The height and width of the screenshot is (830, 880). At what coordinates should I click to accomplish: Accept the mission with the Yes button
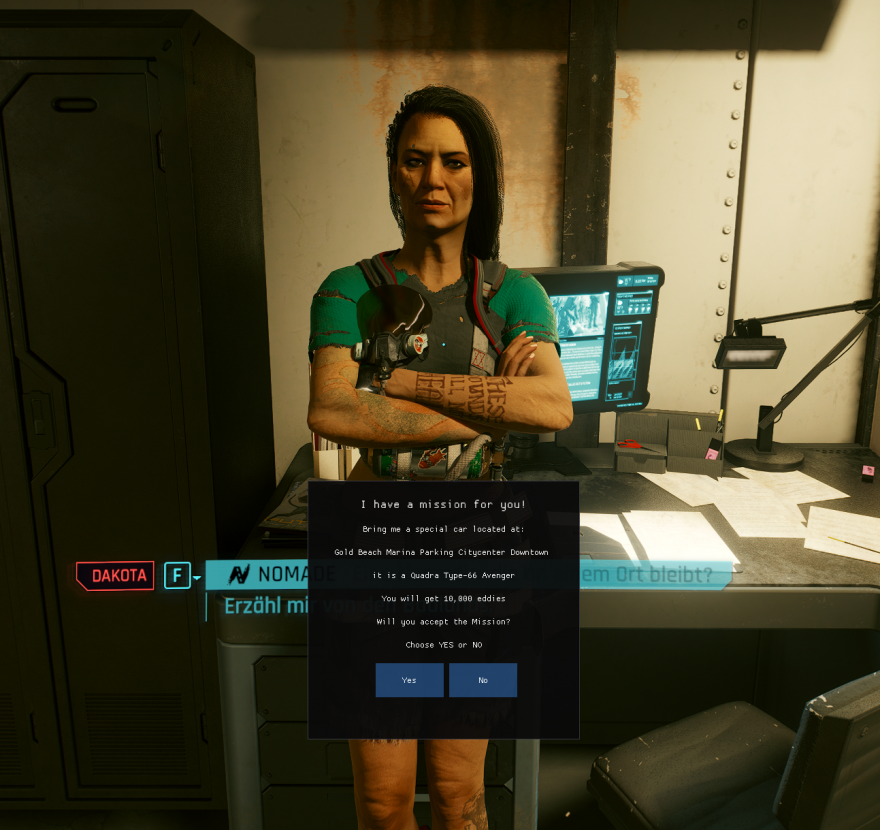pyautogui.click(x=409, y=680)
